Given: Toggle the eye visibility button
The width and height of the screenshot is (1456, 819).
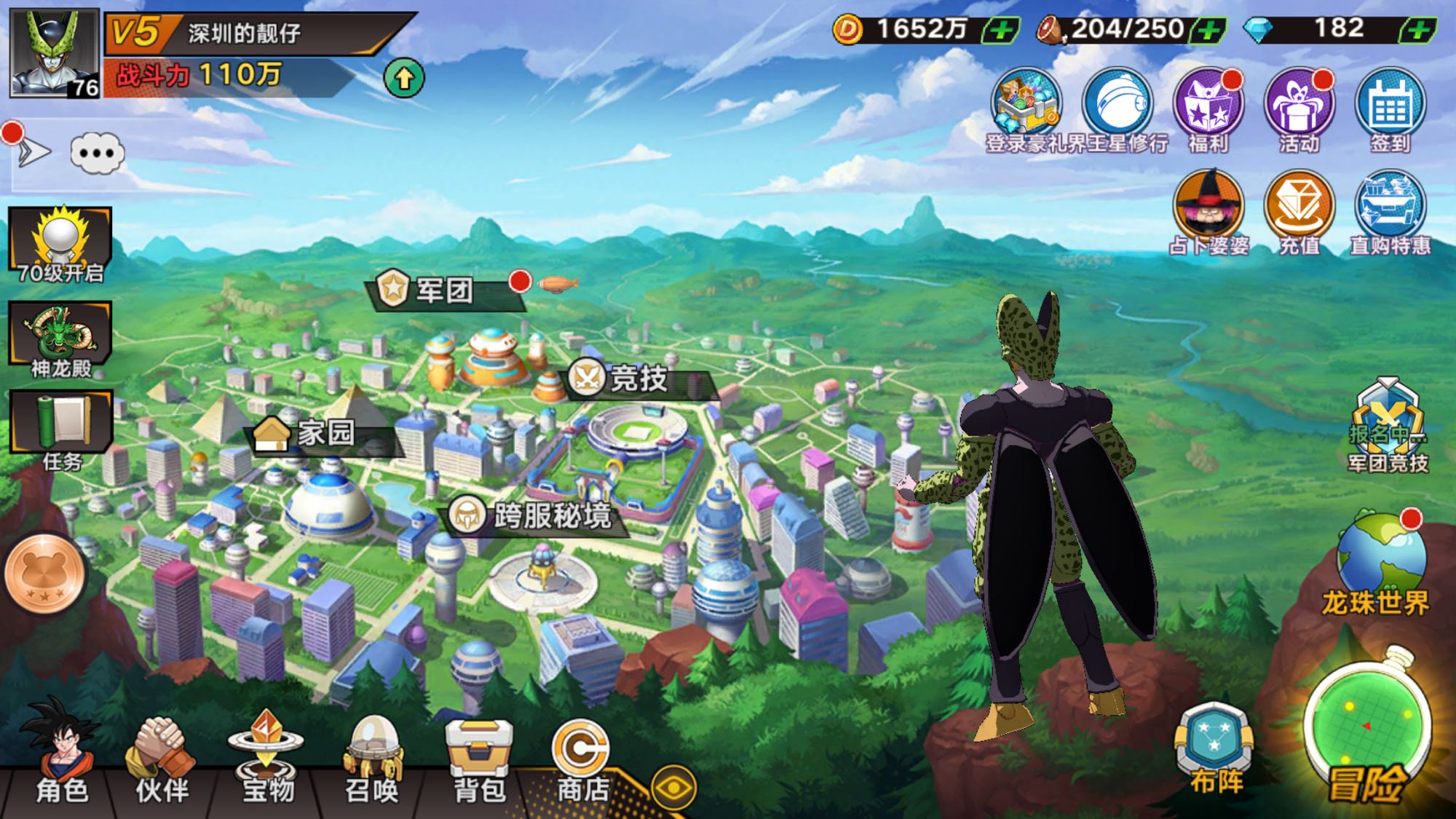Looking at the screenshot, I should (673, 788).
